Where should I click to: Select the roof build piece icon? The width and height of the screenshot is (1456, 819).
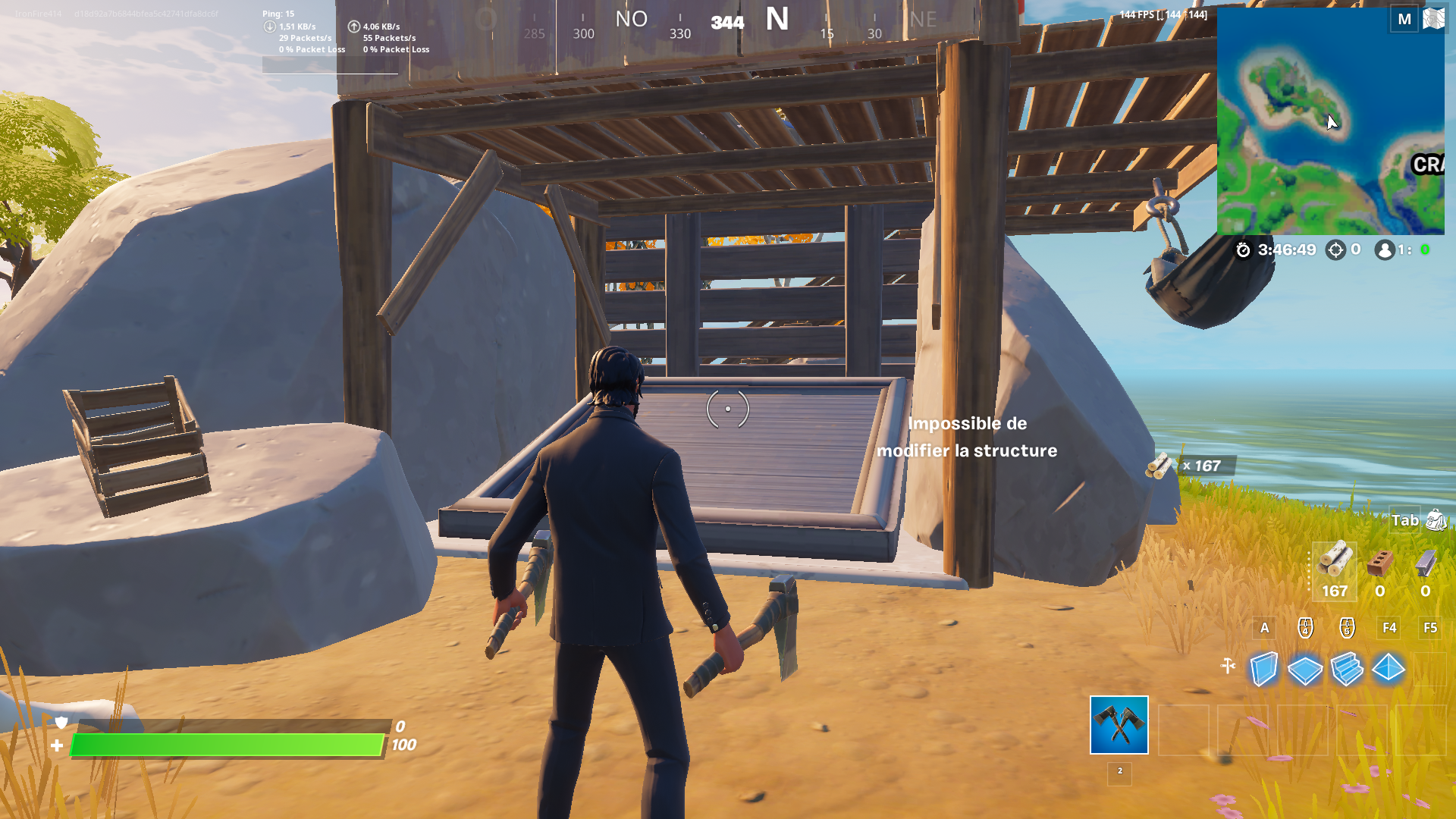pos(1389,670)
